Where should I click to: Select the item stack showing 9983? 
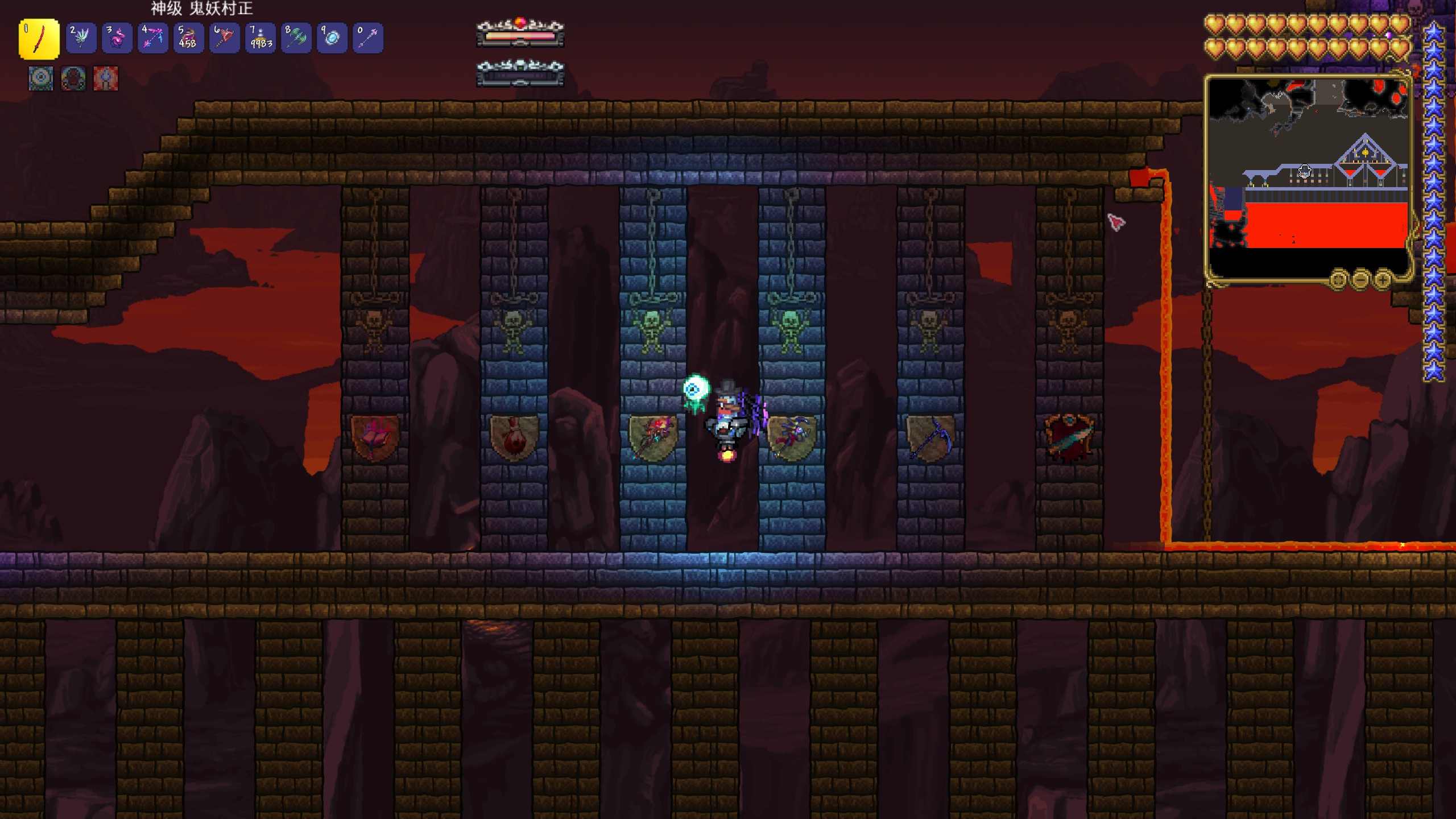point(260,38)
